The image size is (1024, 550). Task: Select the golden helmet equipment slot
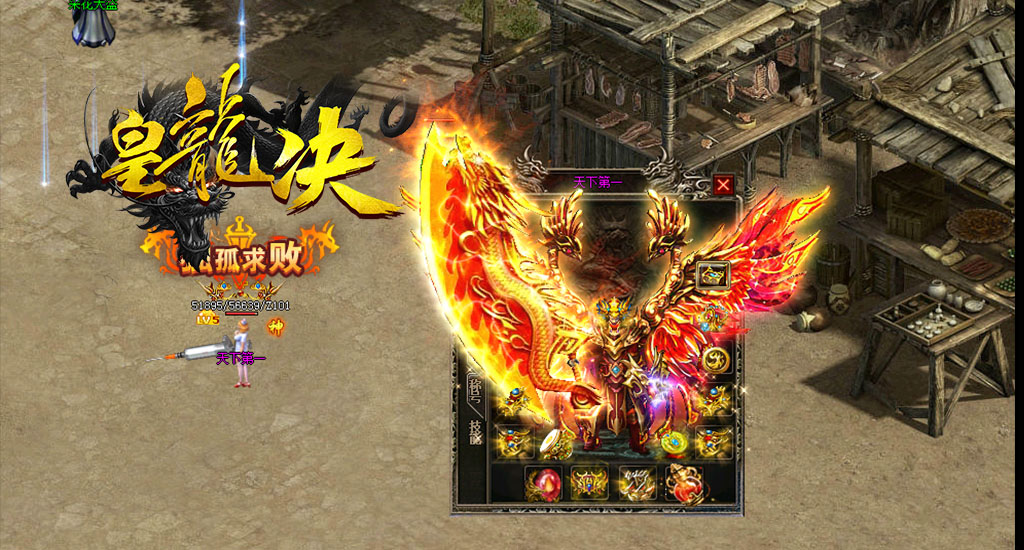click(x=713, y=274)
